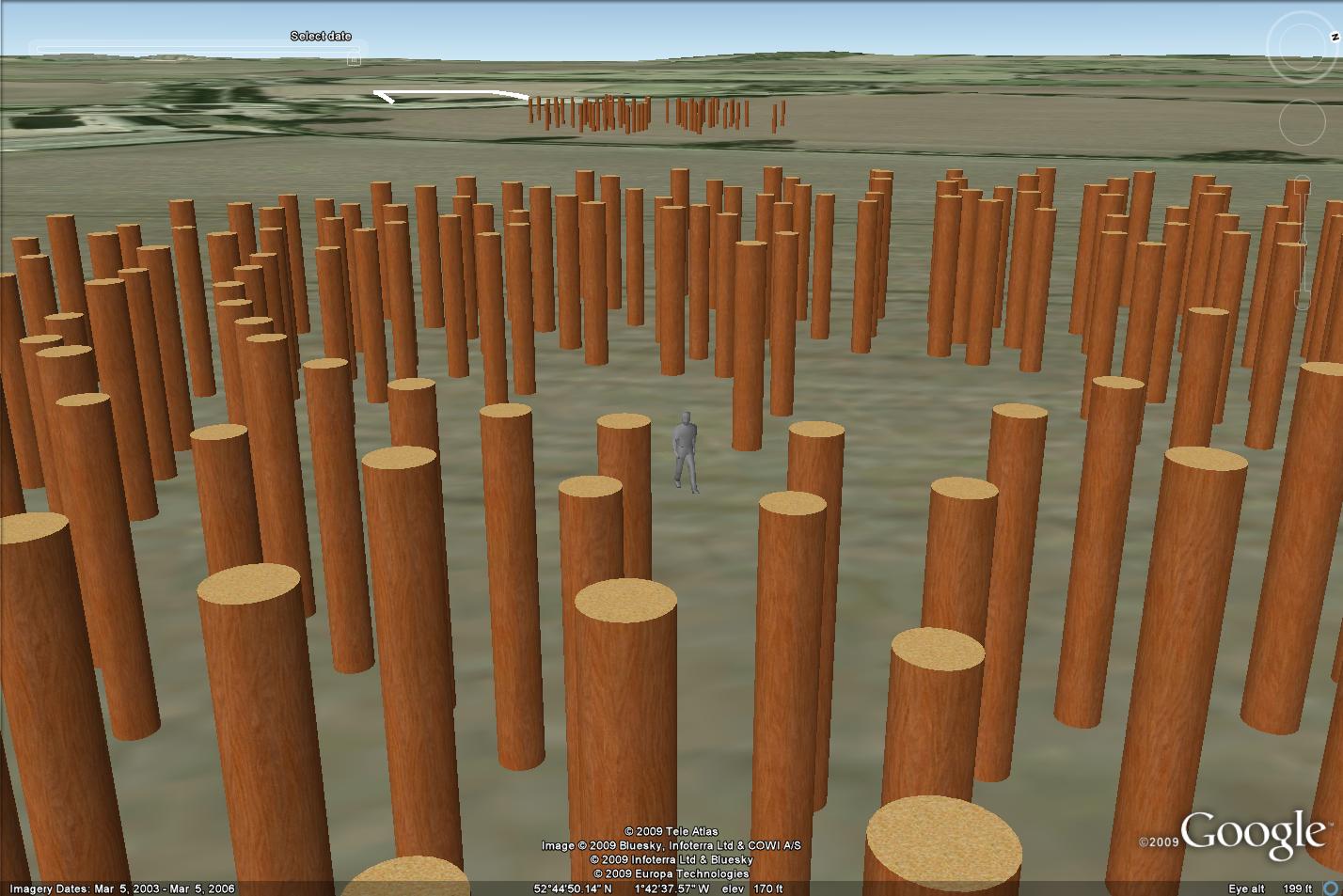Click the Google logo watermark
1343x896 pixels.
click(1252, 832)
